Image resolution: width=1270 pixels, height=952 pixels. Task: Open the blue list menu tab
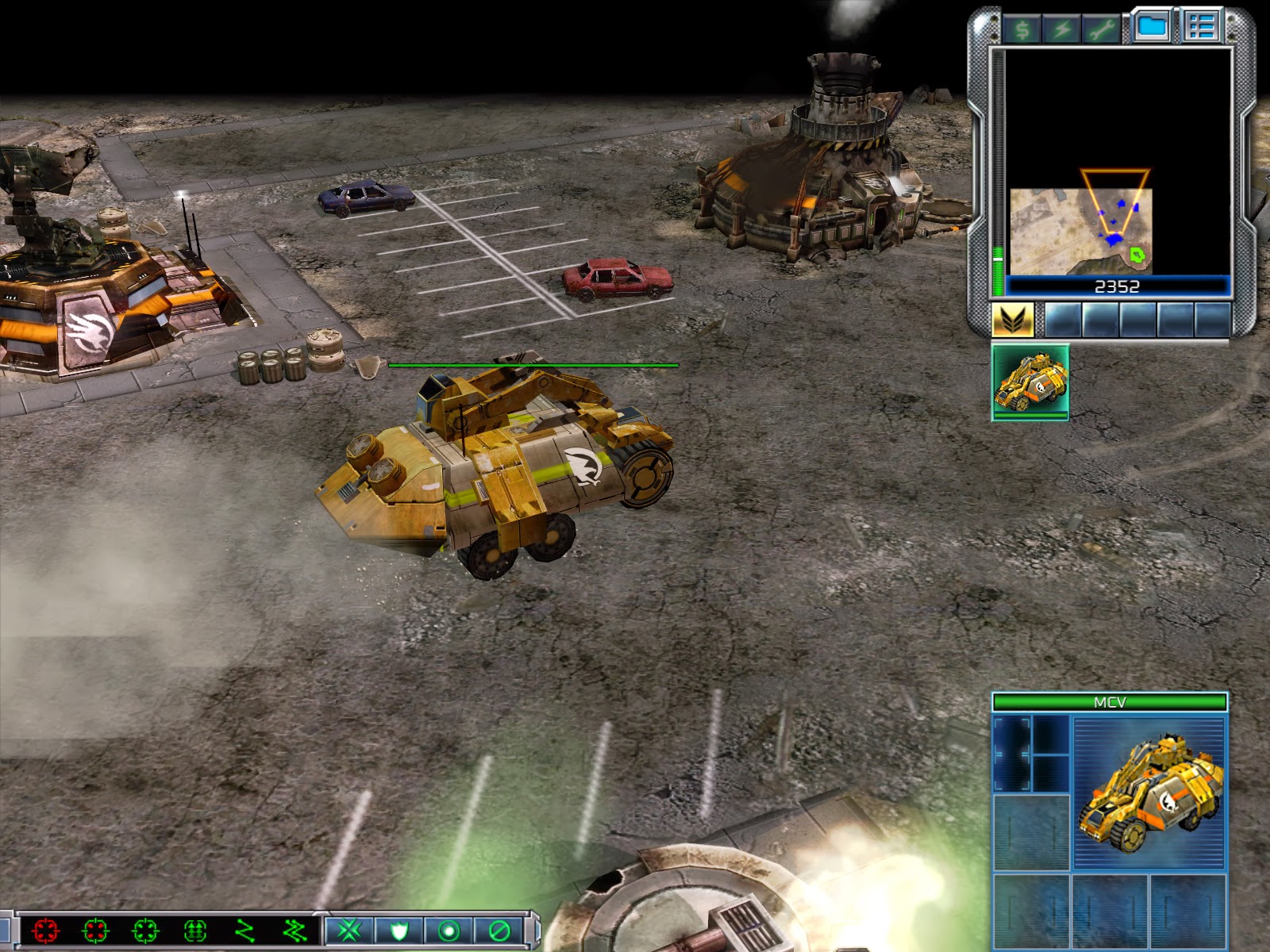tap(1201, 26)
